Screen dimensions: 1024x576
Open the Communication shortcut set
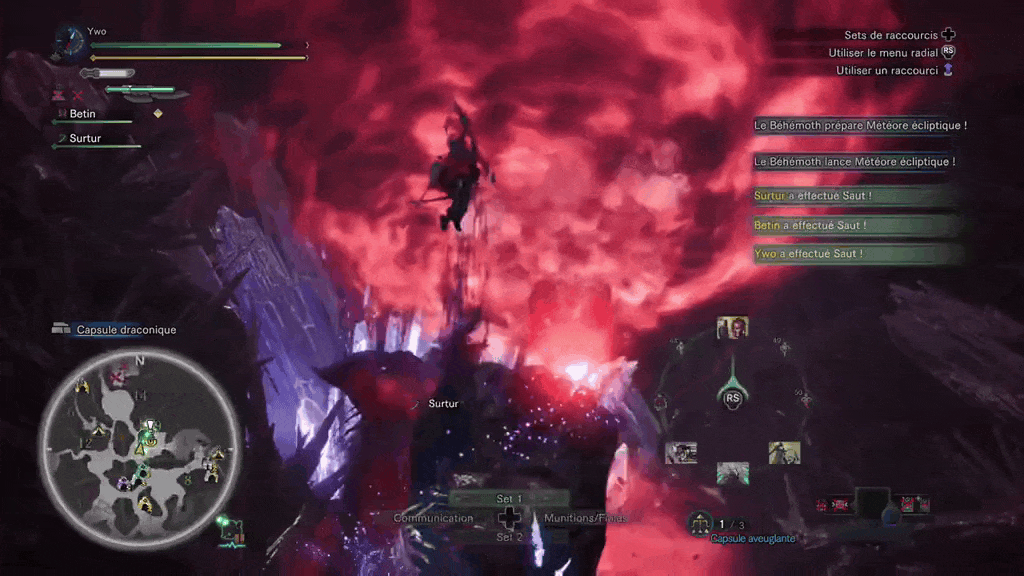(433, 518)
